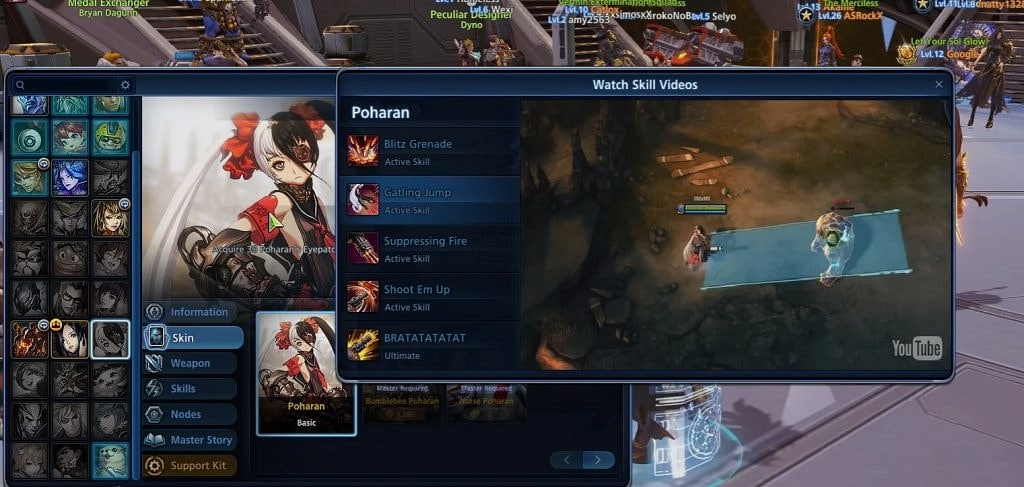Screen dimensions: 1024x487
Task: Open the Information tab
Action: [x=191, y=312]
